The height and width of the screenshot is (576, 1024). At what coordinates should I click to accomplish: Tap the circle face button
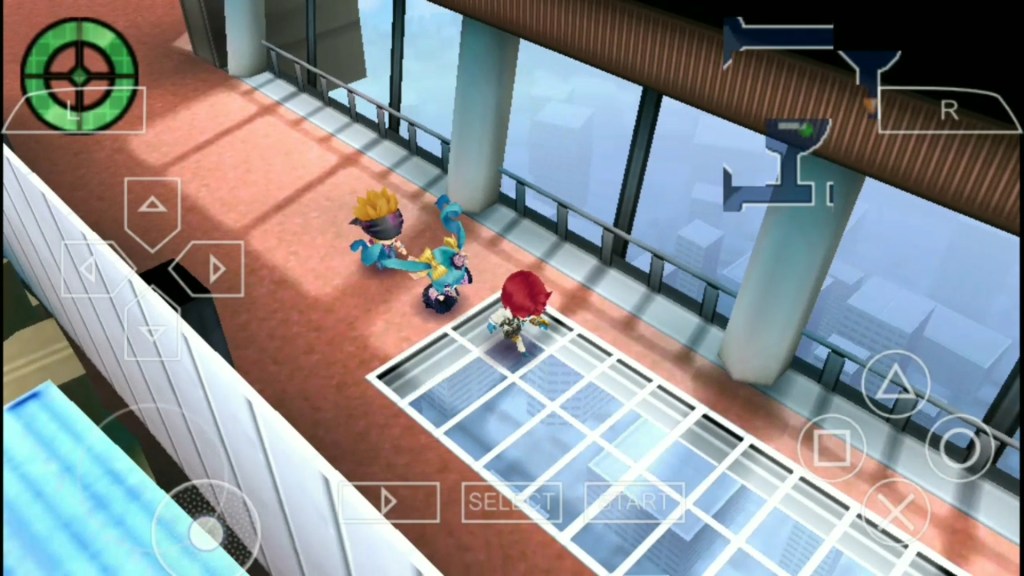pyautogui.click(x=959, y=447)
